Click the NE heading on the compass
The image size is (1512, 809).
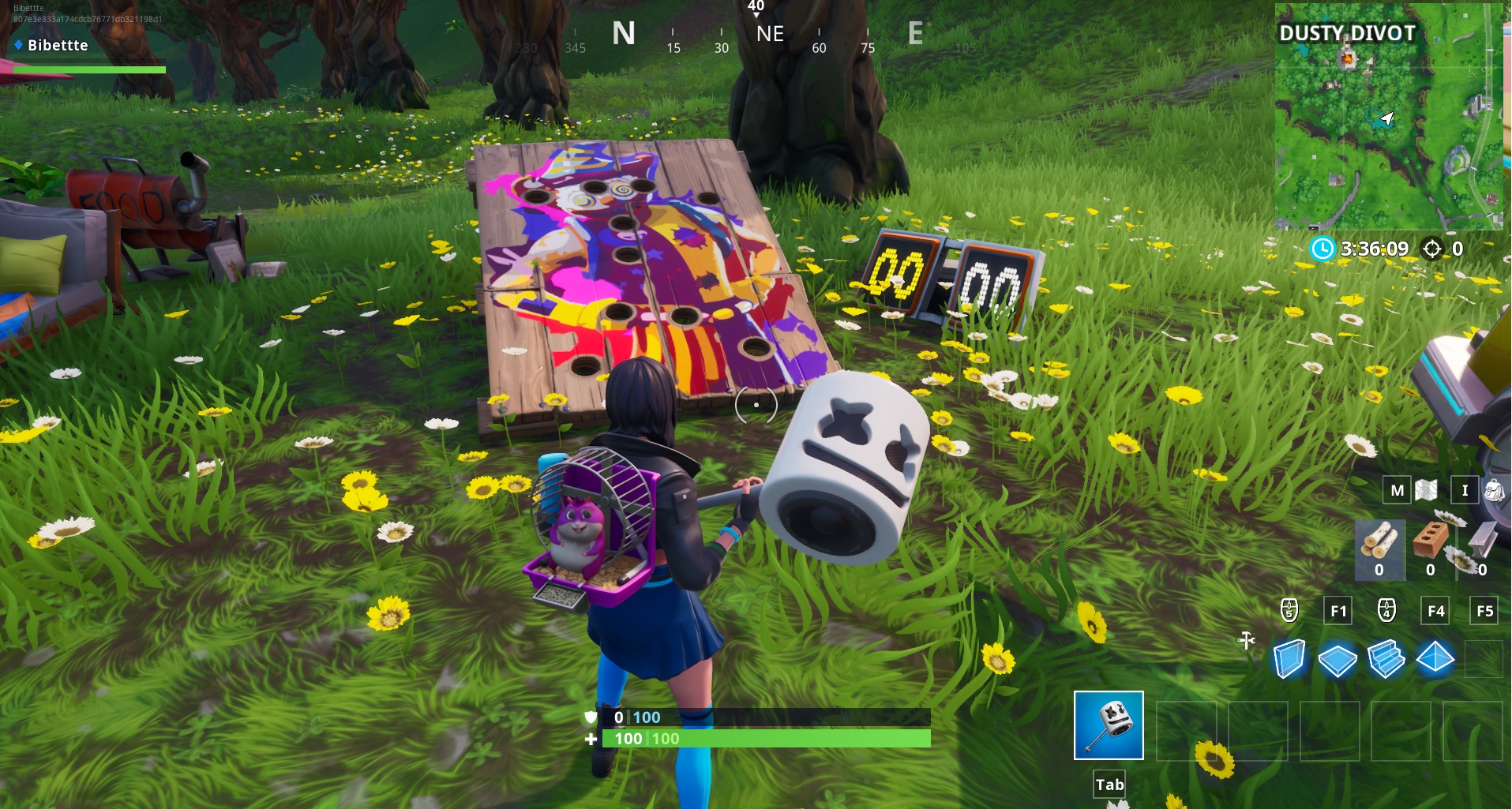pyautogui.click(x=769, y=34)
